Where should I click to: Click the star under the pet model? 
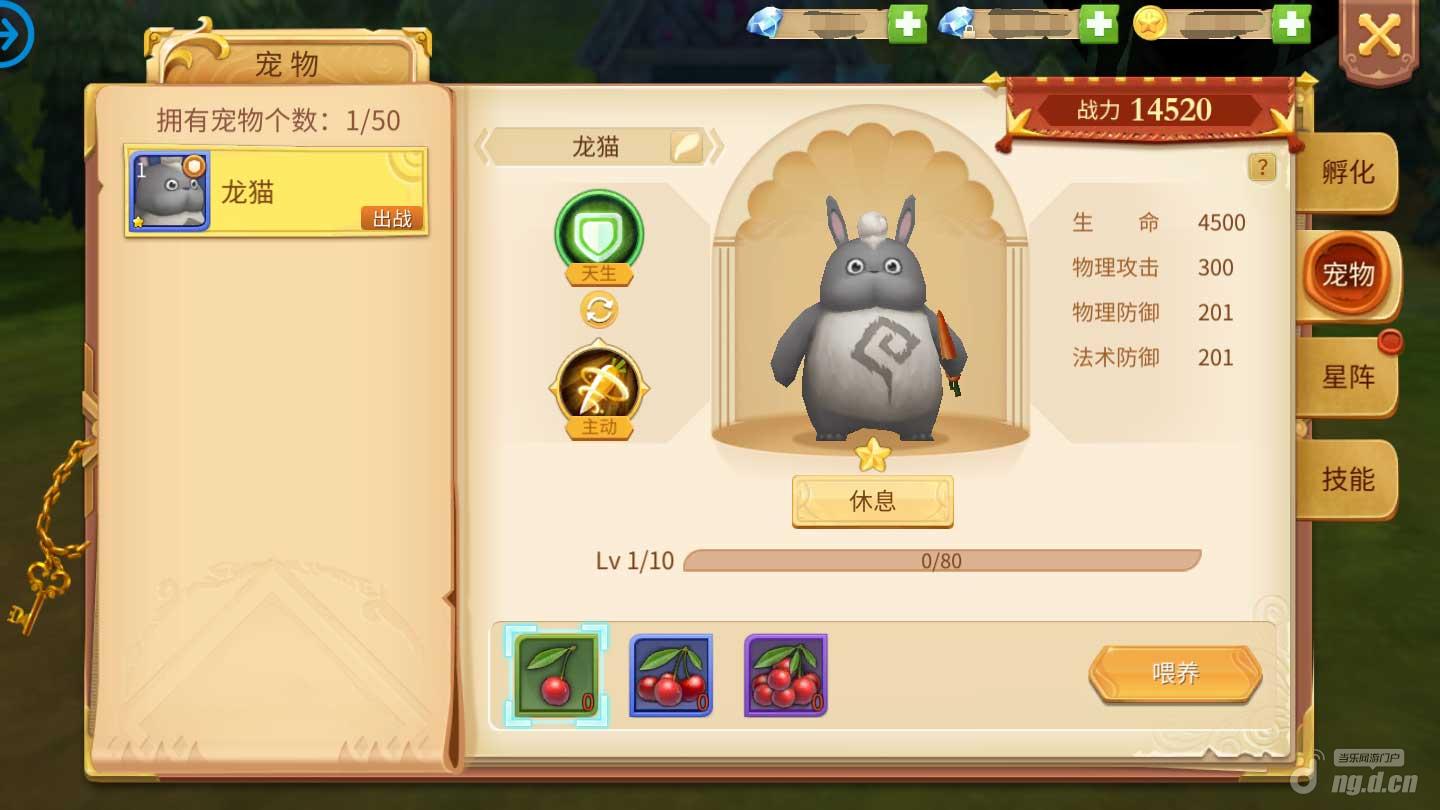[x=872, y=455]
